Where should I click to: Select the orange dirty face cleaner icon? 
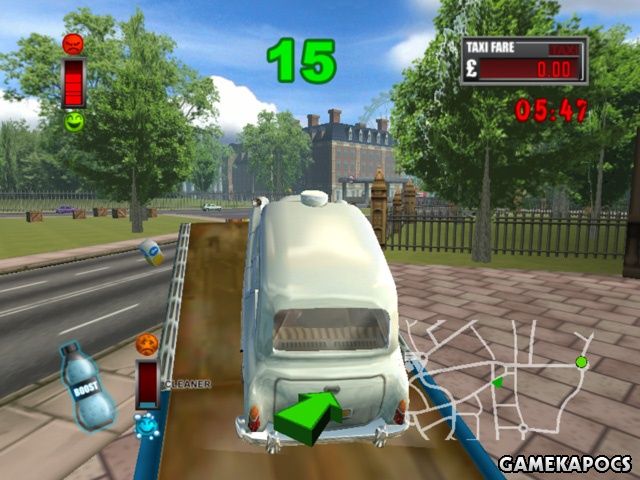click(x=147, y=344)
